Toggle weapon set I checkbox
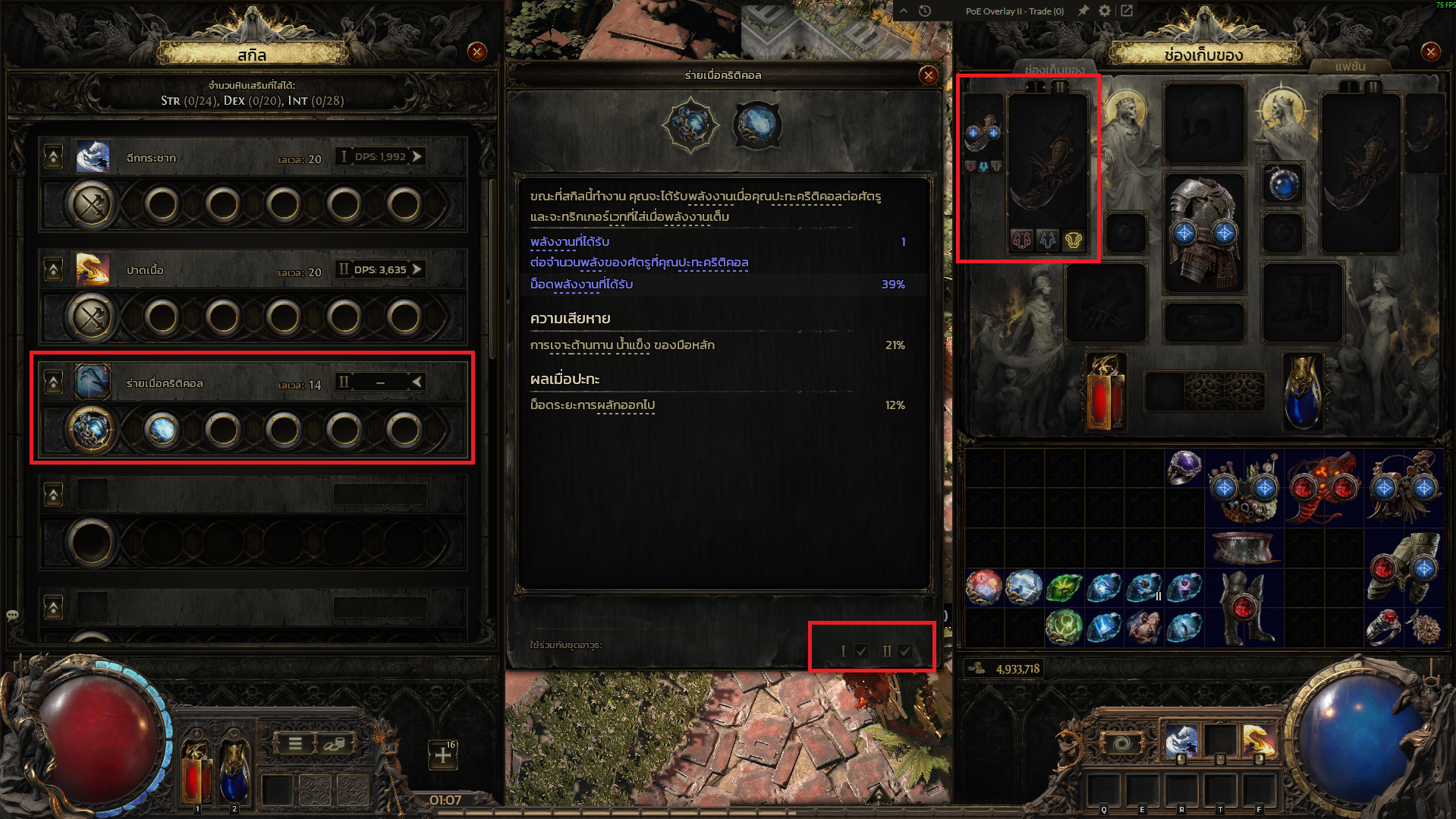The height and width of the screenshot is (819, 1456). tap(861, 650)
